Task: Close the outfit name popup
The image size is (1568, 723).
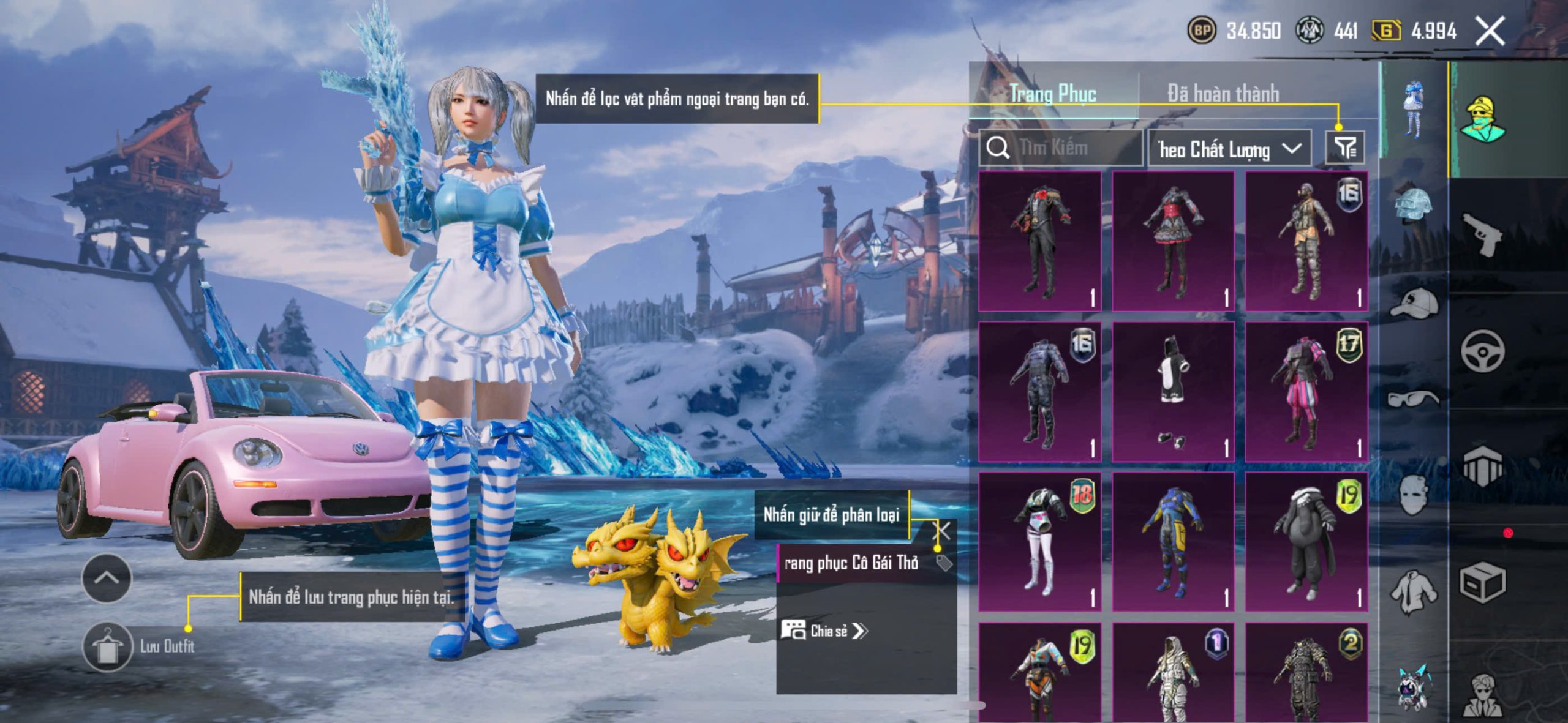Action: point(943,531)
